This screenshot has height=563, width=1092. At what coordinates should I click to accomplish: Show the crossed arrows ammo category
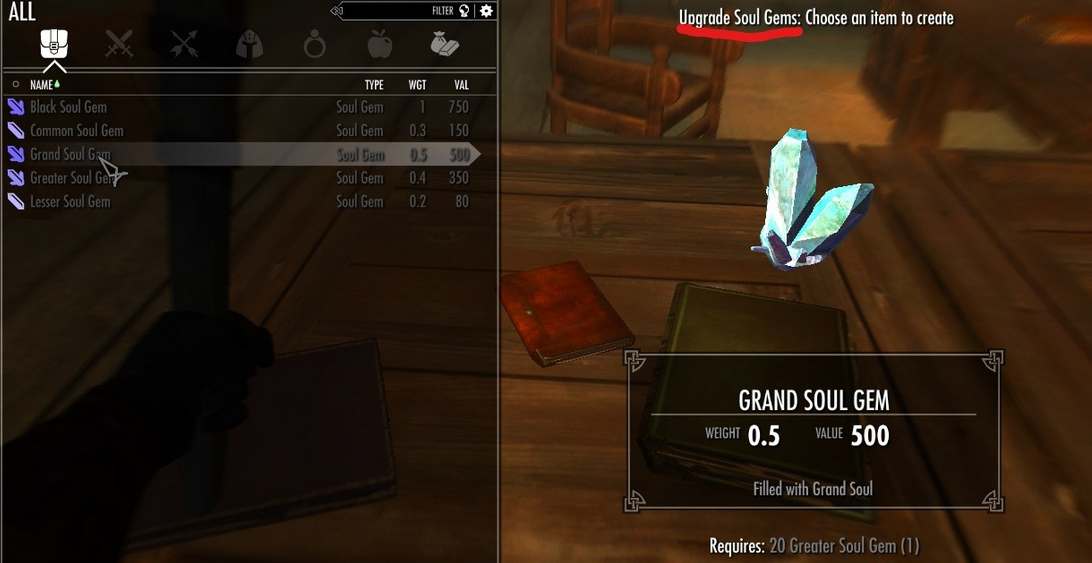184,44
